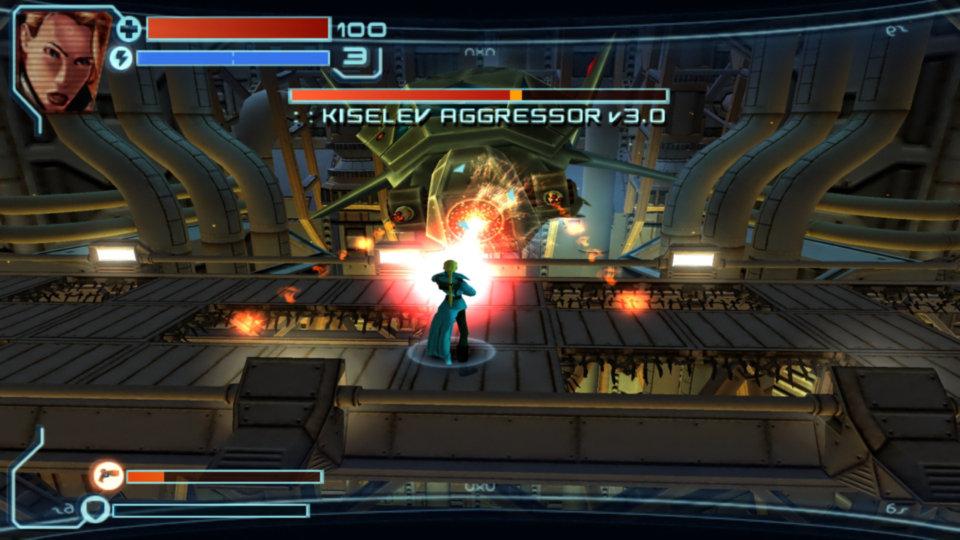Click the lightning bolt energy icon
Viewport: 960px width, 540px height.
(x=121, y=58)
